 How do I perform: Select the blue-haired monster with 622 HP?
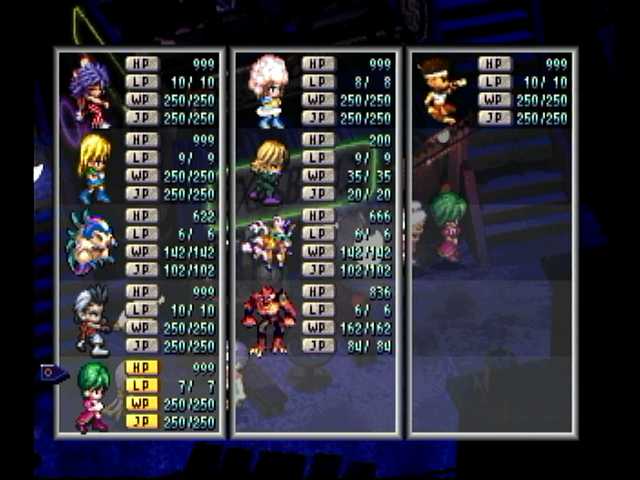pyautogui.click(x=92, y=244)
